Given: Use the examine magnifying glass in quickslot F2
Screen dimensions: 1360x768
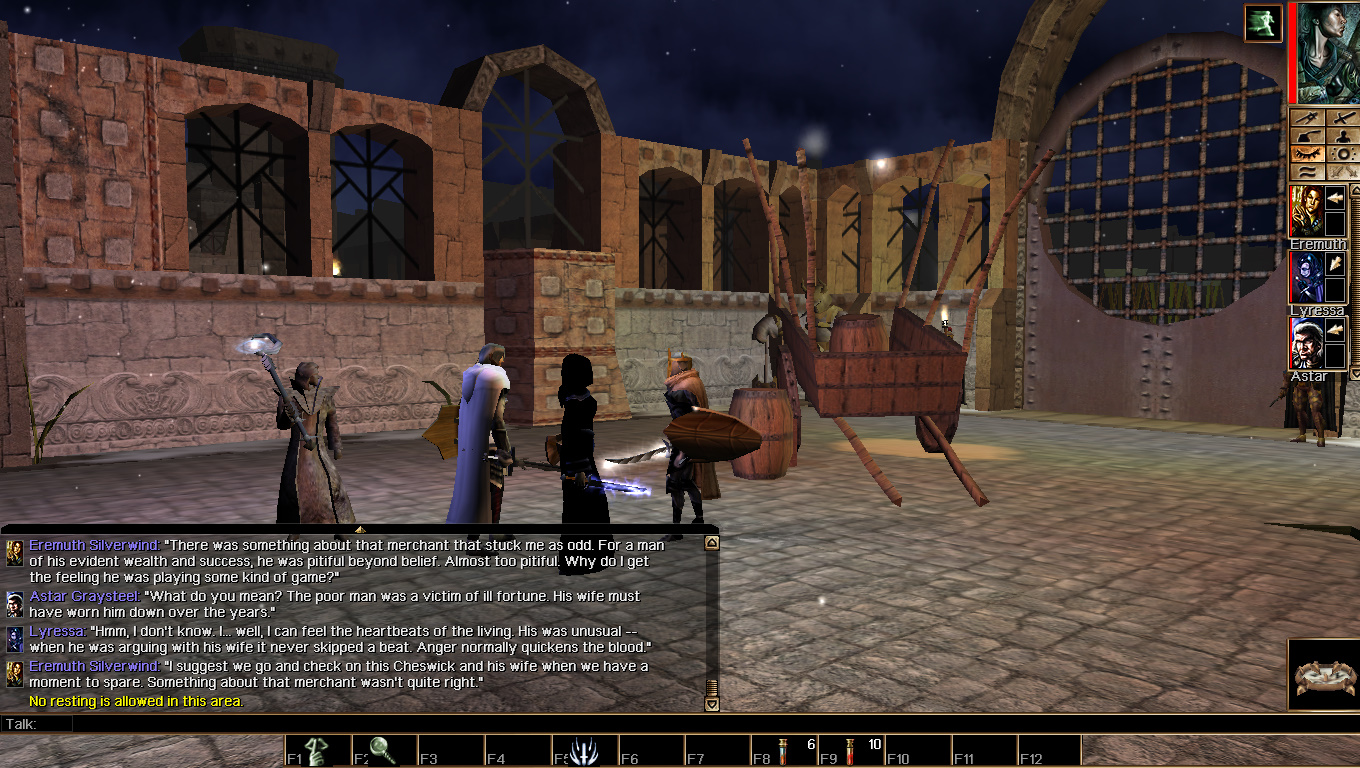Looking at the screenshot, I should point(383,750).
